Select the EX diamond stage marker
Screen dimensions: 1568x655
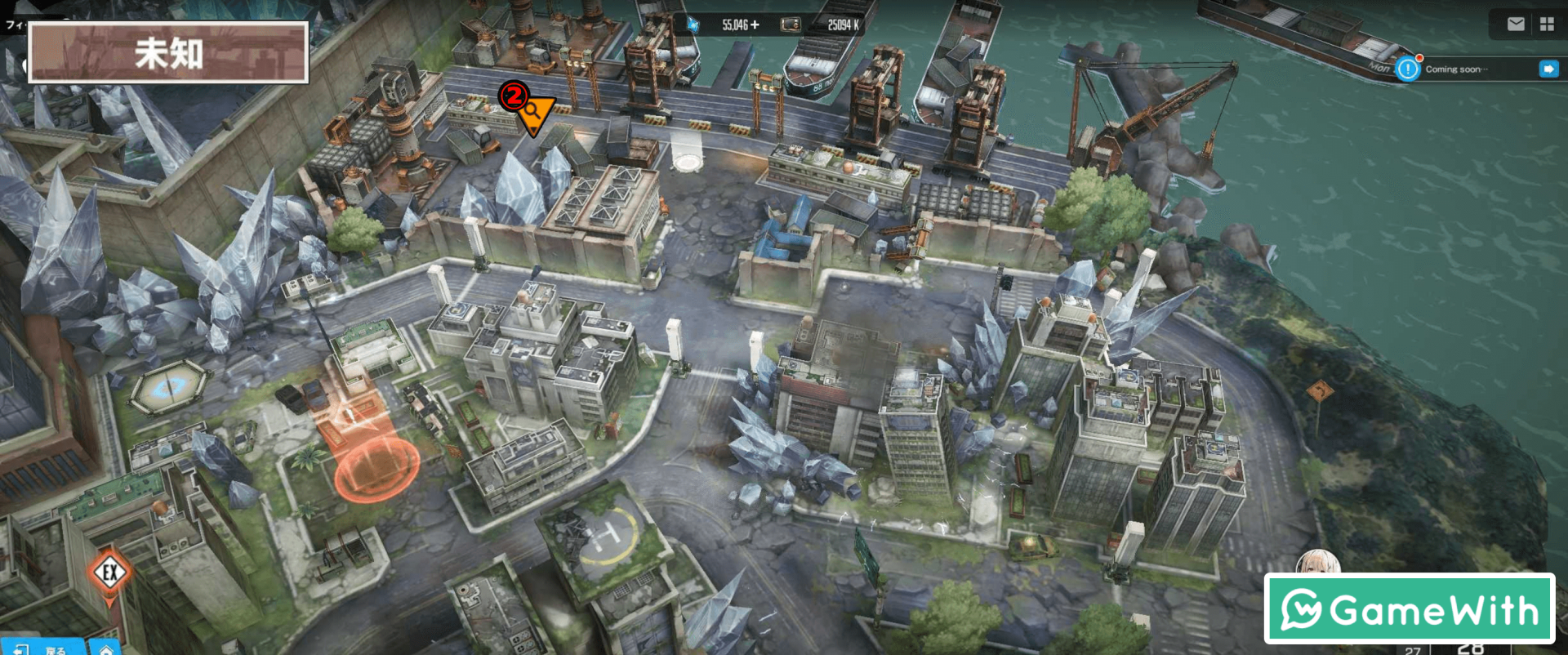(110, 573)
